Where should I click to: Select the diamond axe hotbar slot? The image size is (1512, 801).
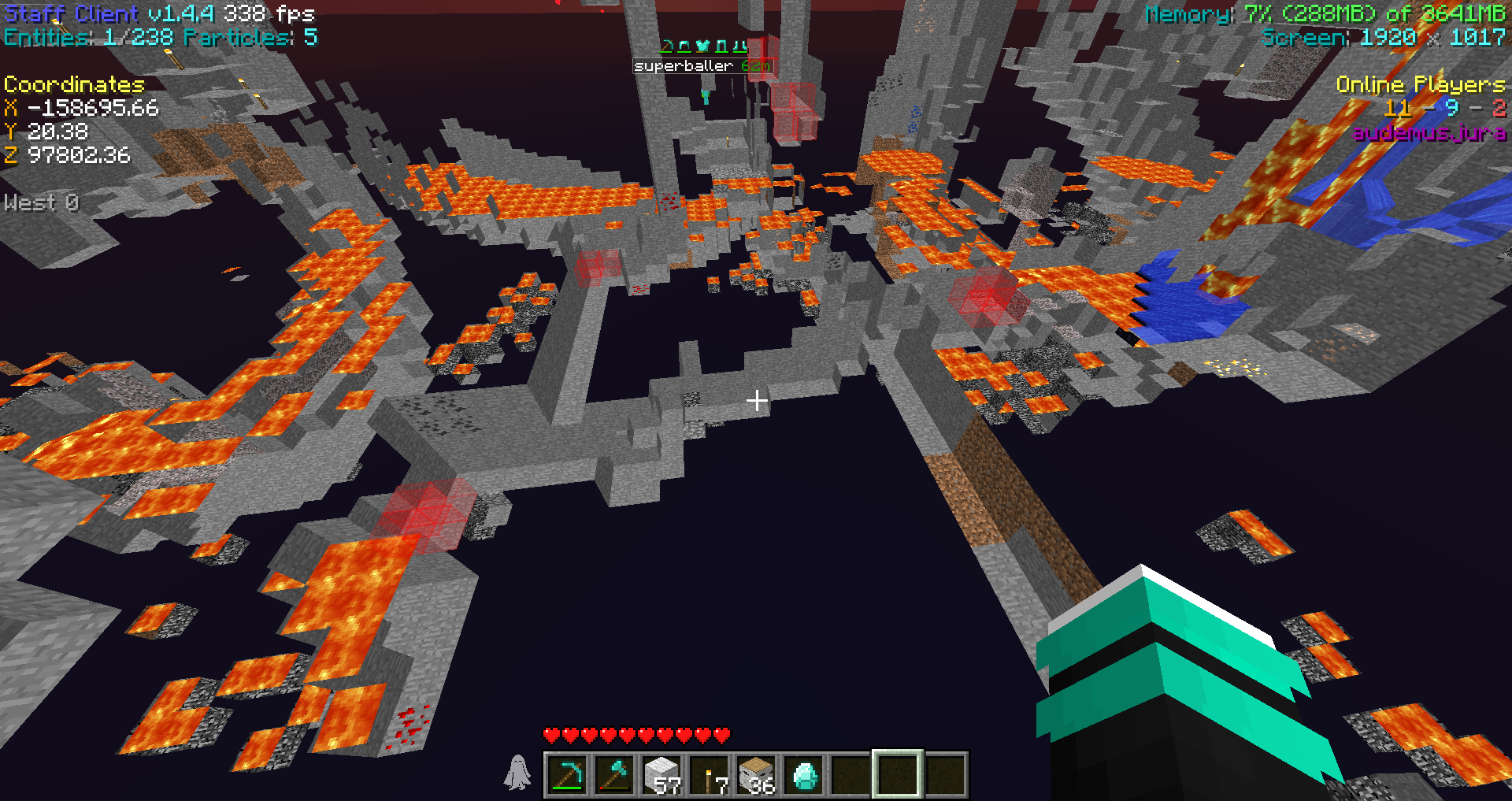(x=614, y=775)
